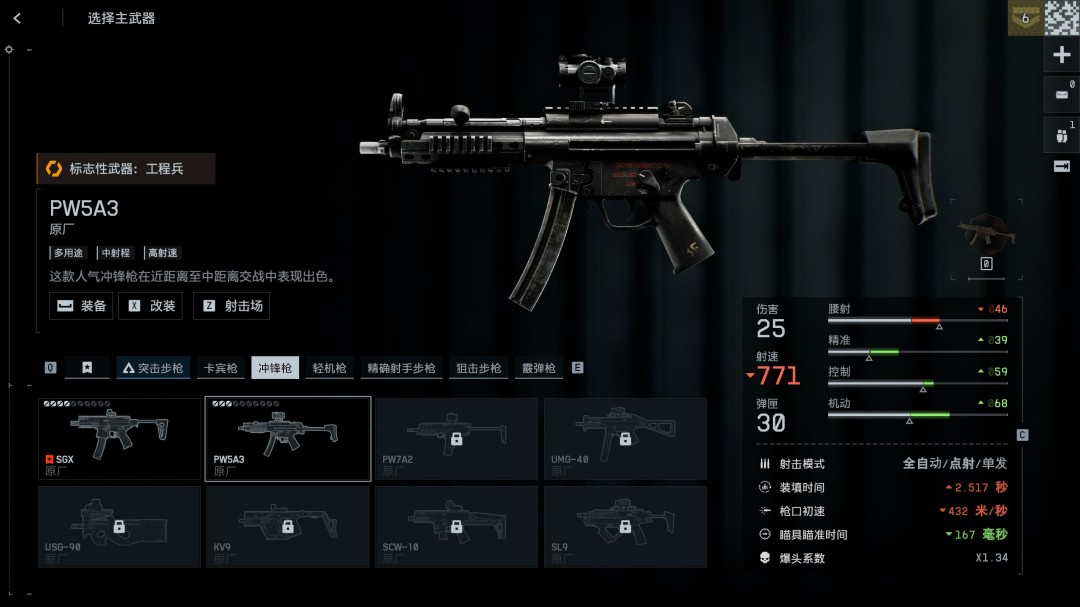1080x607 pixels.
Task: Open the 改装 weapon modification screen
Action: pos(151,306)
